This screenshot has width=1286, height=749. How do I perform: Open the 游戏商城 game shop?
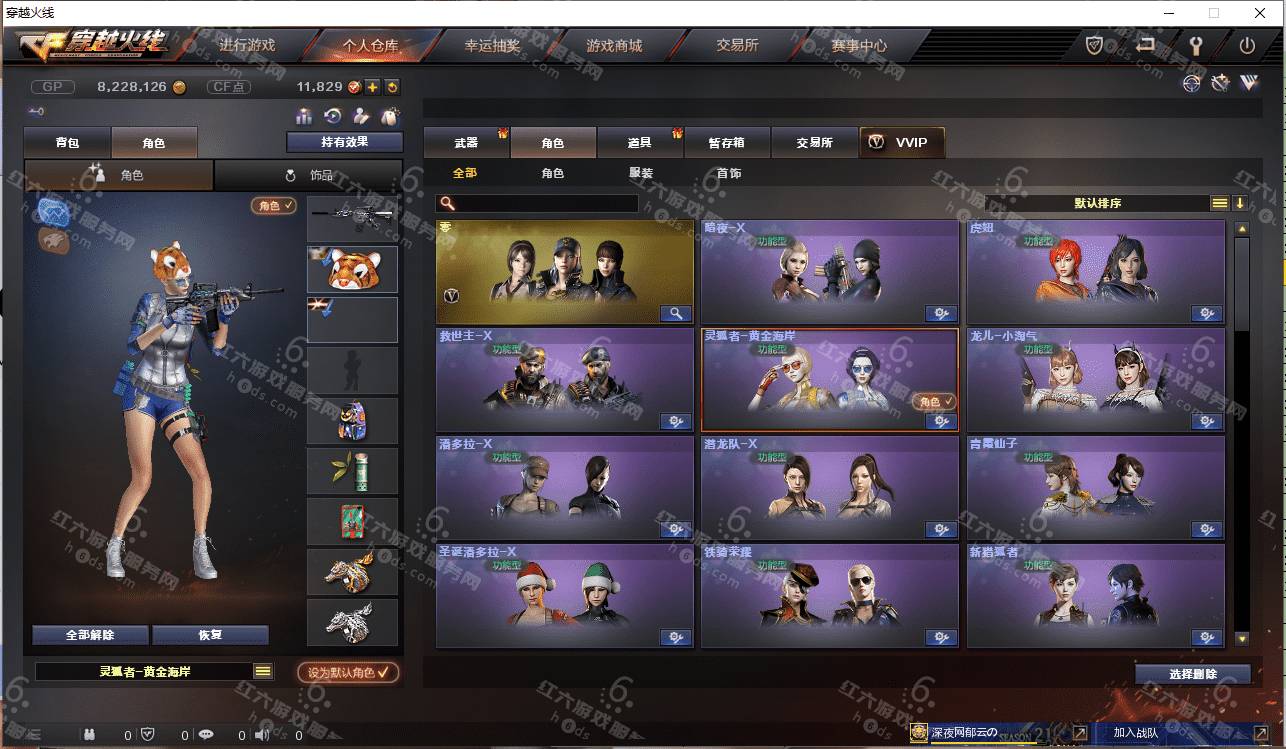614,46
